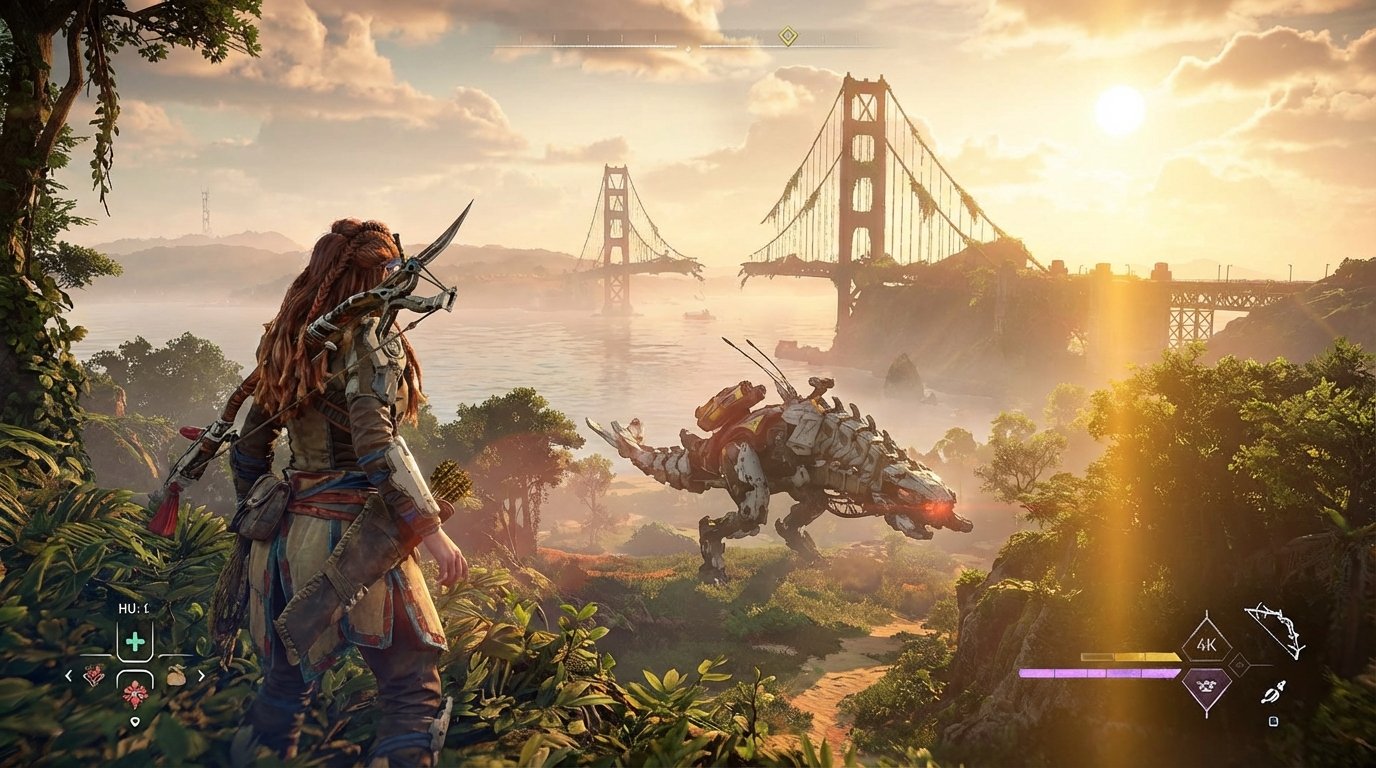Image resolution: width=1376 pixels, height=768 pixels.
Task: Click the 4K resolution diamond badge
Action: 1206,643
